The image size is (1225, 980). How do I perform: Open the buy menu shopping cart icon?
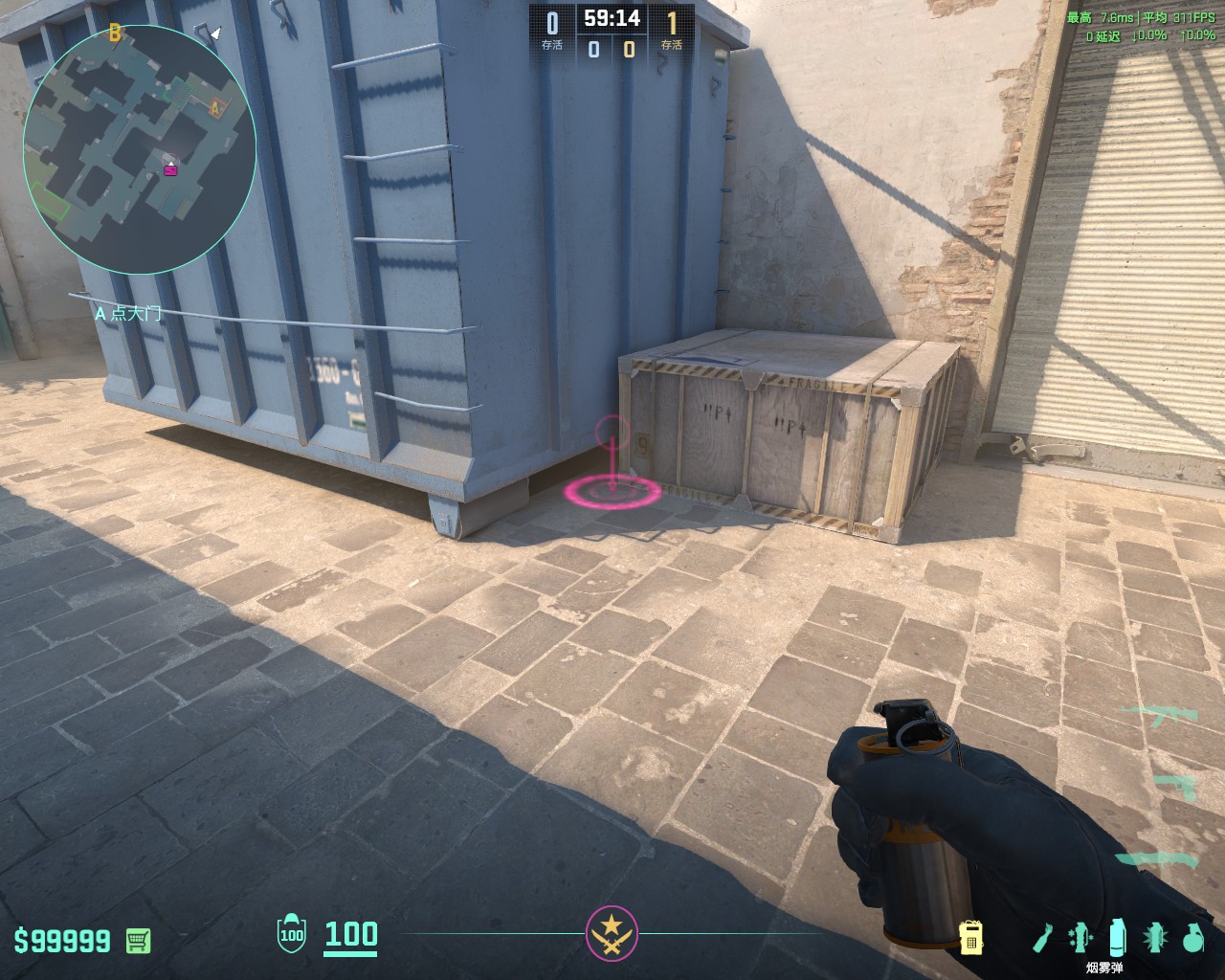138,940
